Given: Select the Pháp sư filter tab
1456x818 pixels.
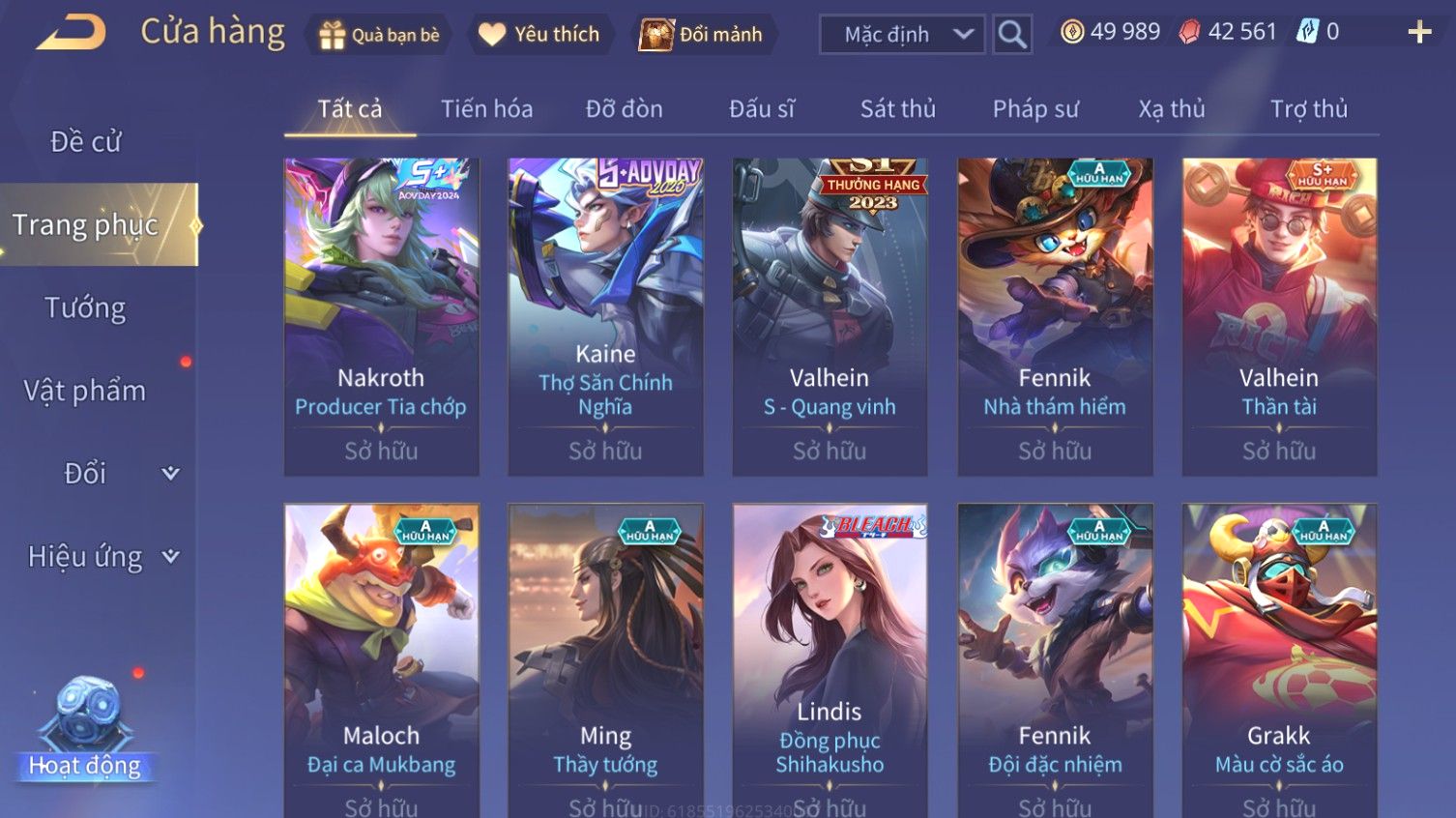Looking at the screenshot, I should coord(1034,109).
